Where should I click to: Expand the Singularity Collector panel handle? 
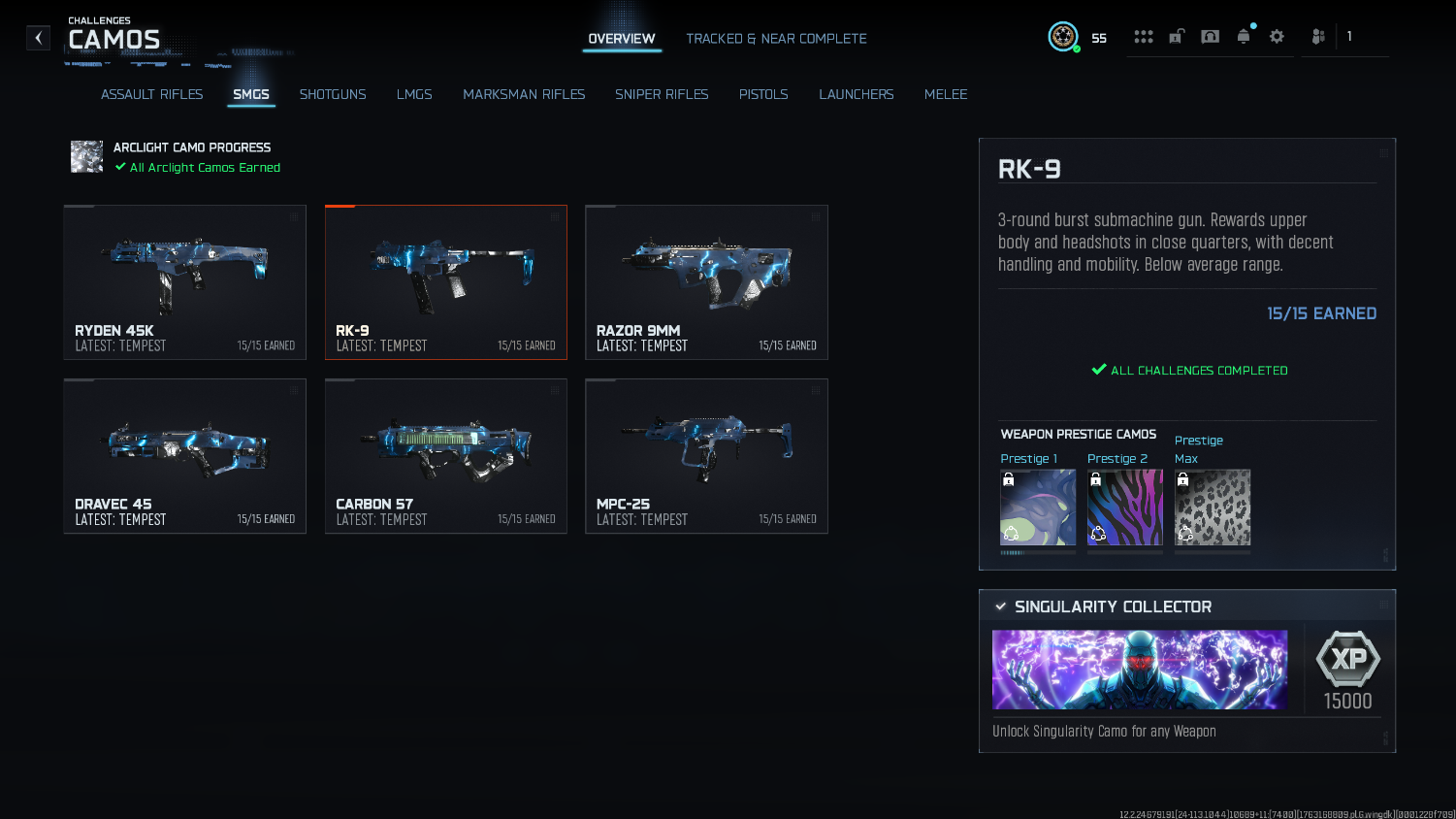1383,606
